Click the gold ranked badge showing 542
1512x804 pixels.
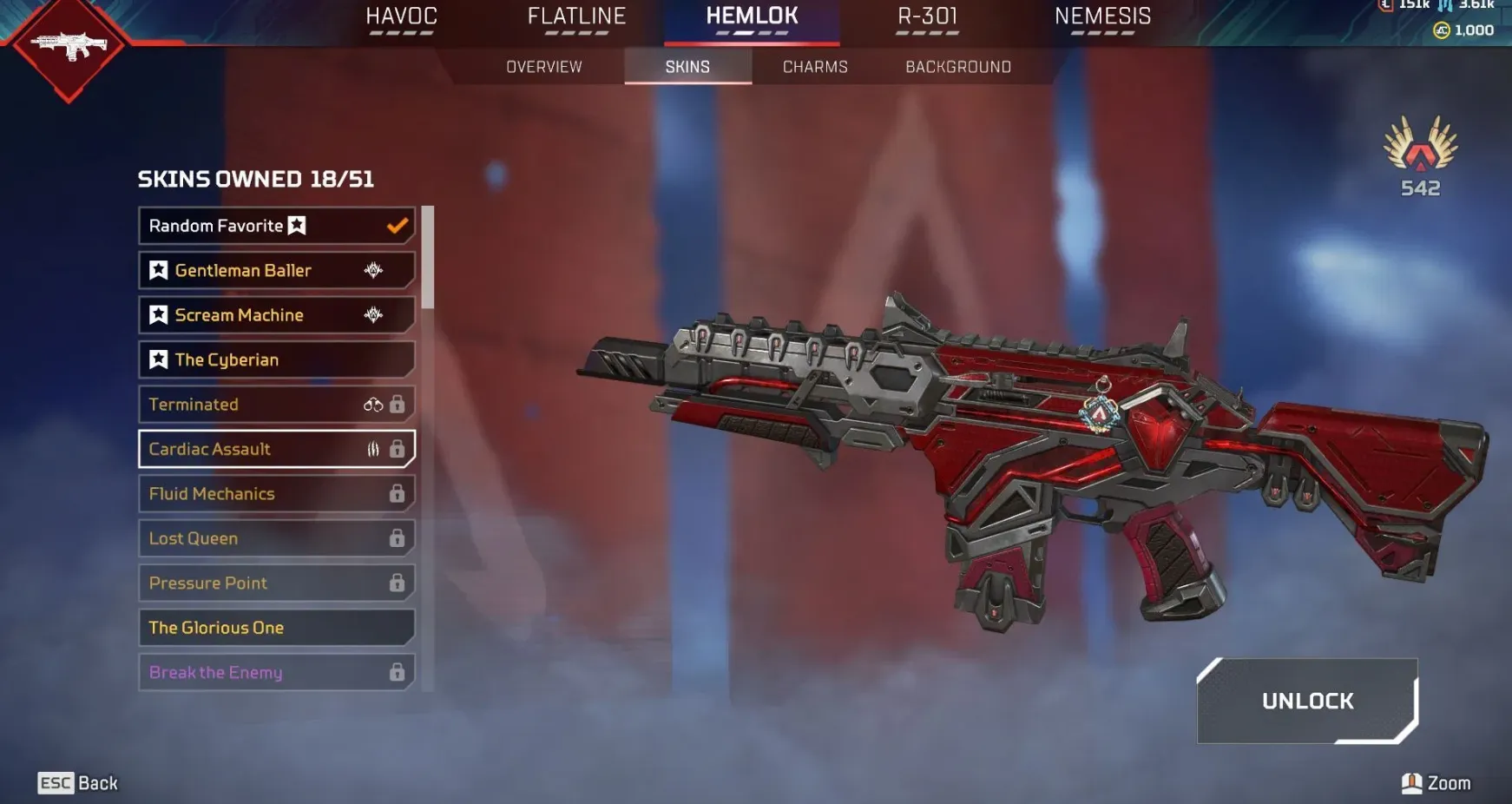click(x=1418, y=158)
